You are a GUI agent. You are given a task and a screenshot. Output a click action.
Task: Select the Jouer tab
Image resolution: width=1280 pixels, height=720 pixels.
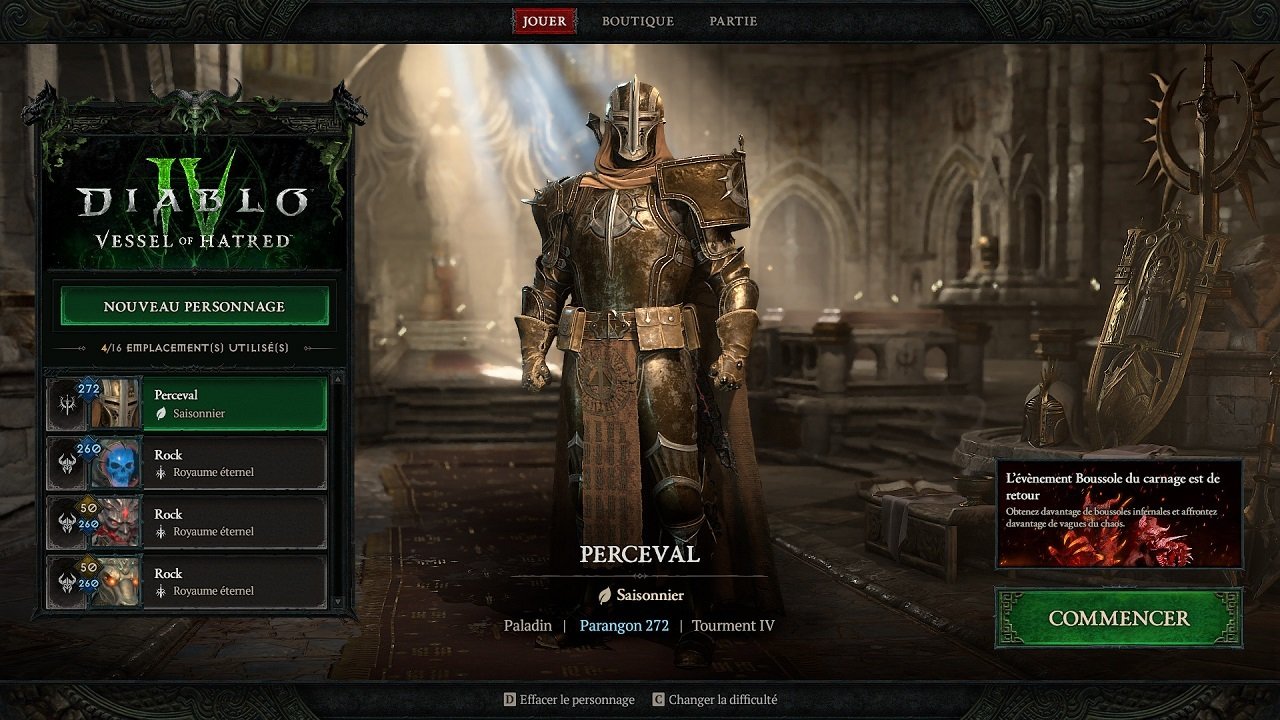(544, 21)
